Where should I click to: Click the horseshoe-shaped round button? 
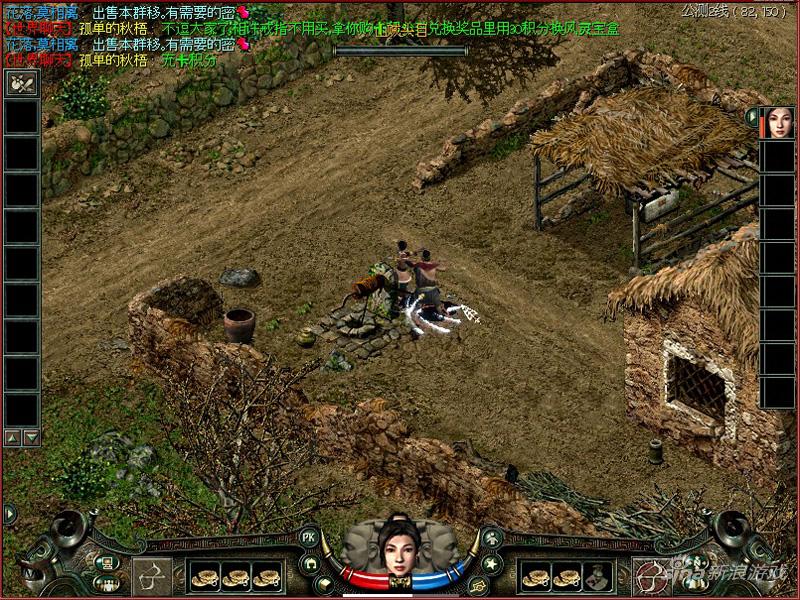click(x=312, y=562)
